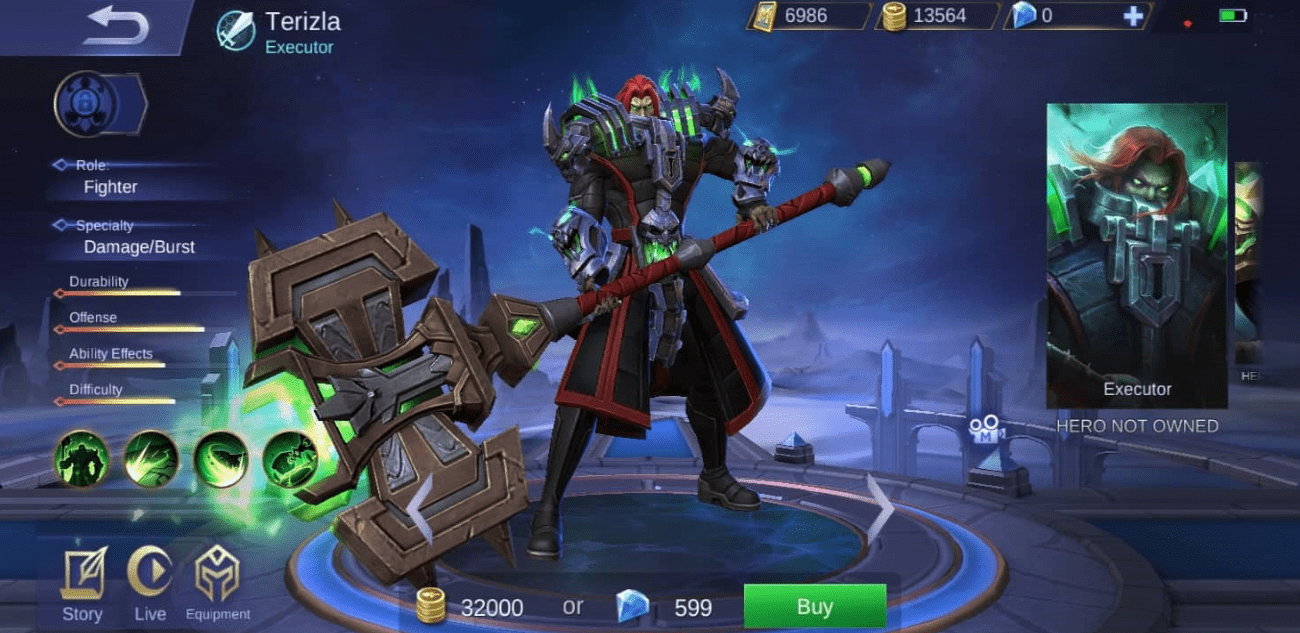Image resolution: width=1300 pixels, height=633 pixels.
Task: Open the Equipment builds
Action: [218, 585]
